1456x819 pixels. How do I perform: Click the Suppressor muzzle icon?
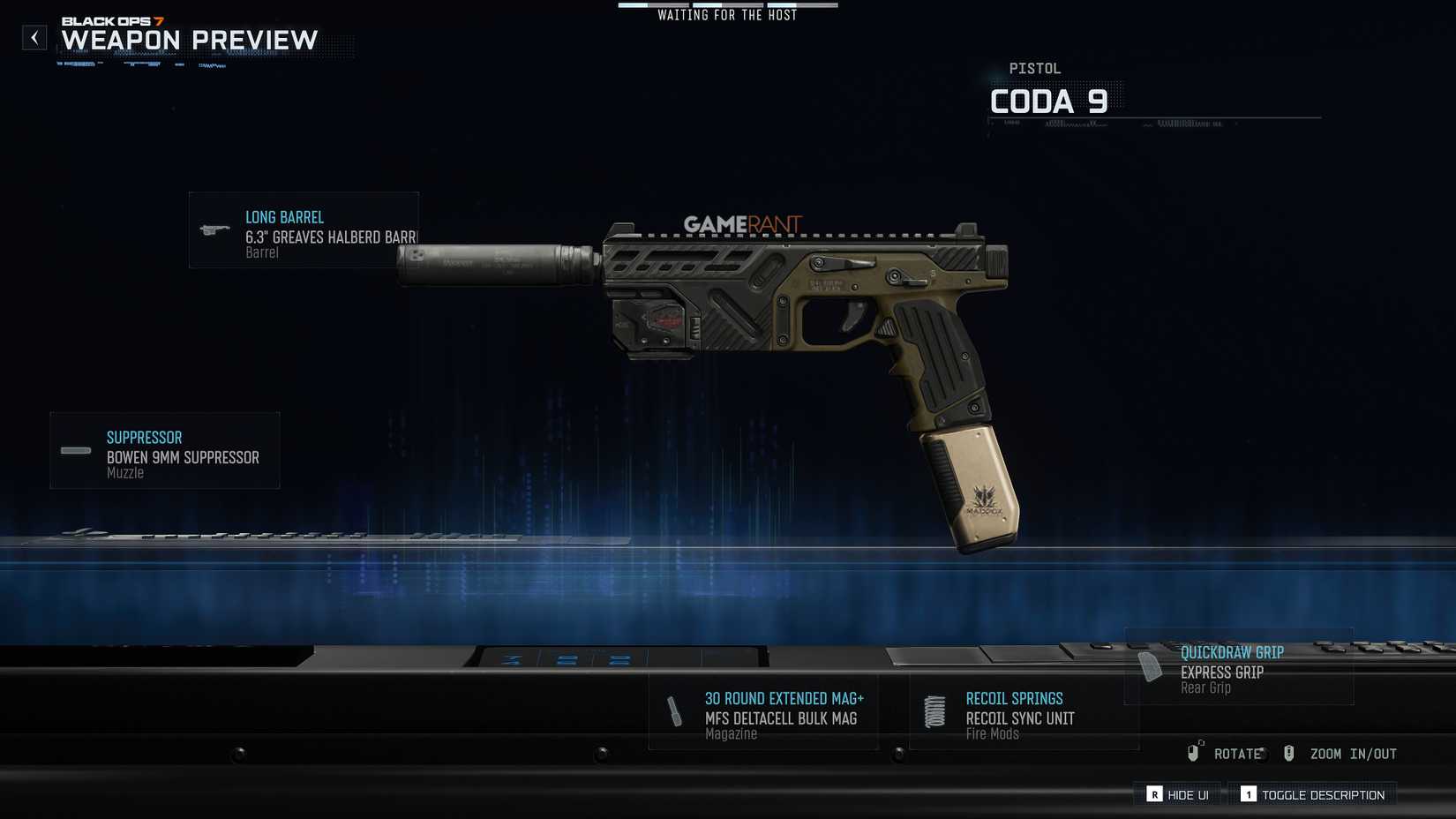(x=75, y=452)
